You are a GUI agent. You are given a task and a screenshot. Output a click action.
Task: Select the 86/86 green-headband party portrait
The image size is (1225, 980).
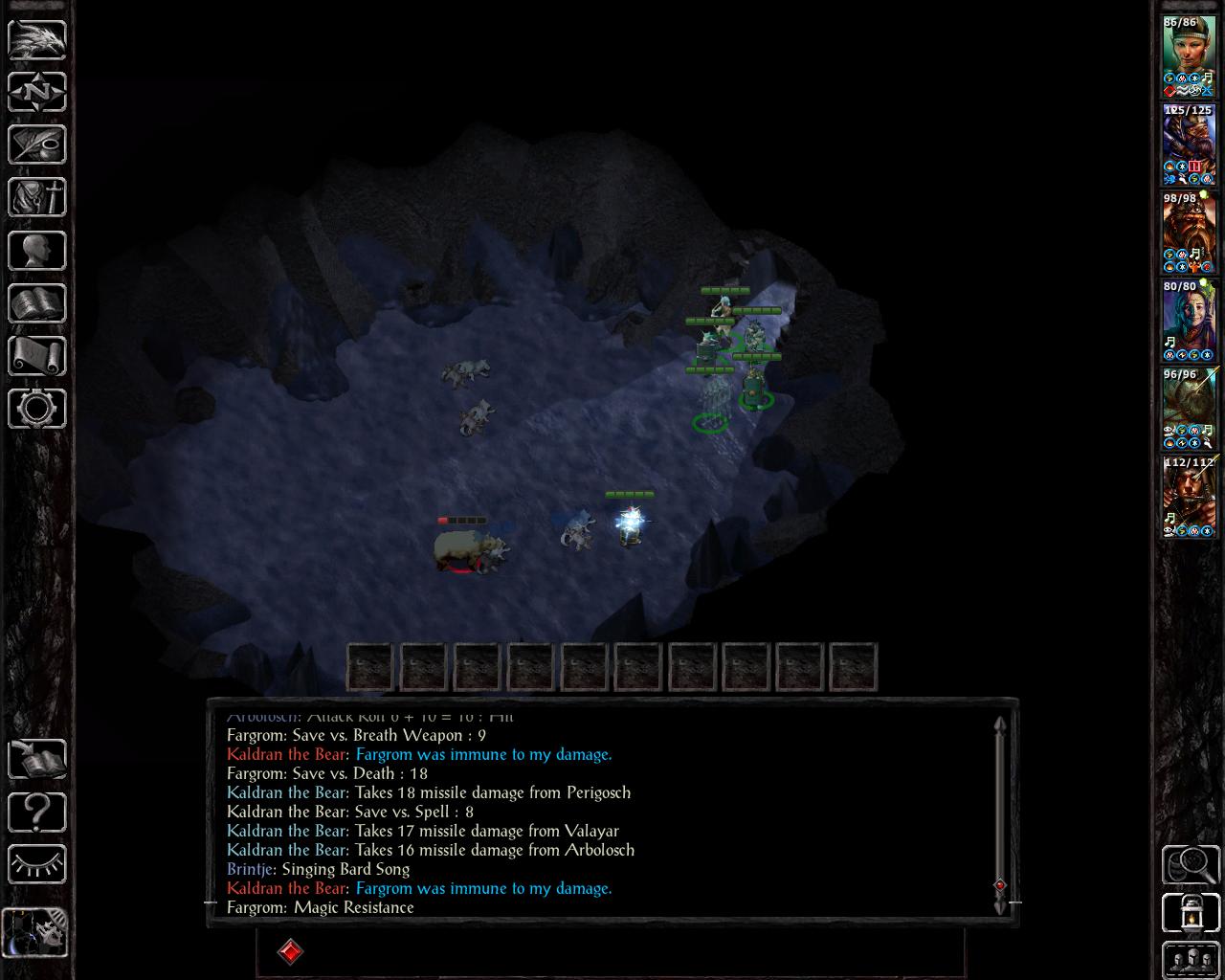pos(1189,56)
